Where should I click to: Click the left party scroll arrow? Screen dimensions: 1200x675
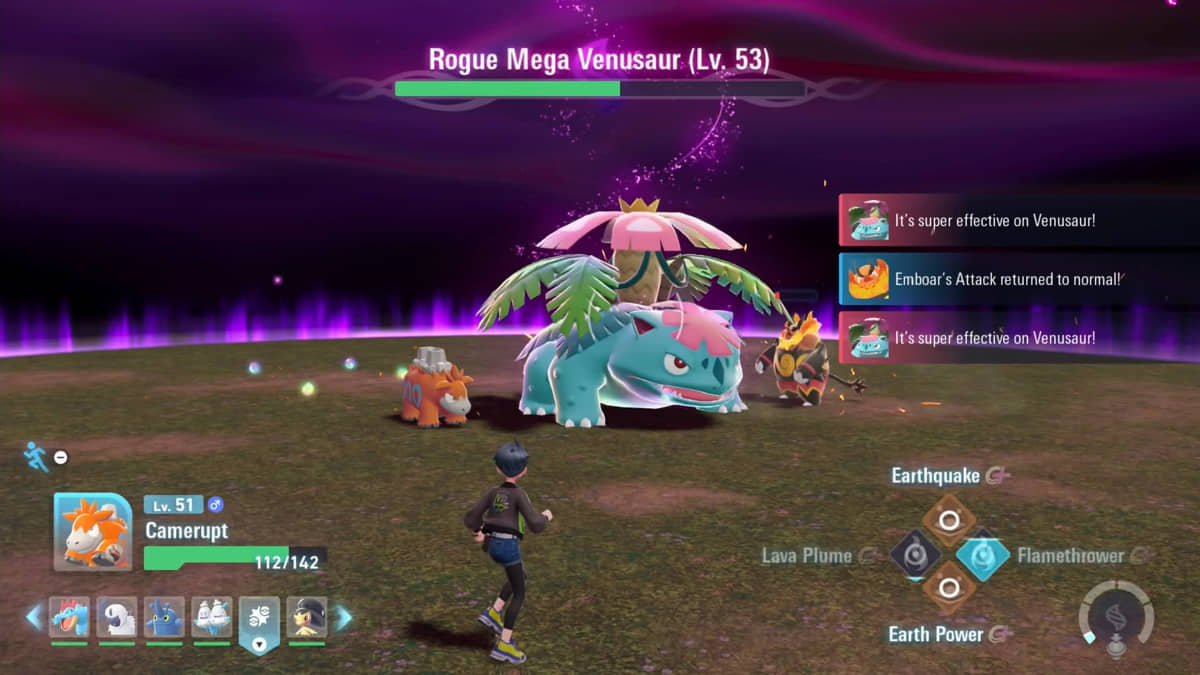[34, 617]
